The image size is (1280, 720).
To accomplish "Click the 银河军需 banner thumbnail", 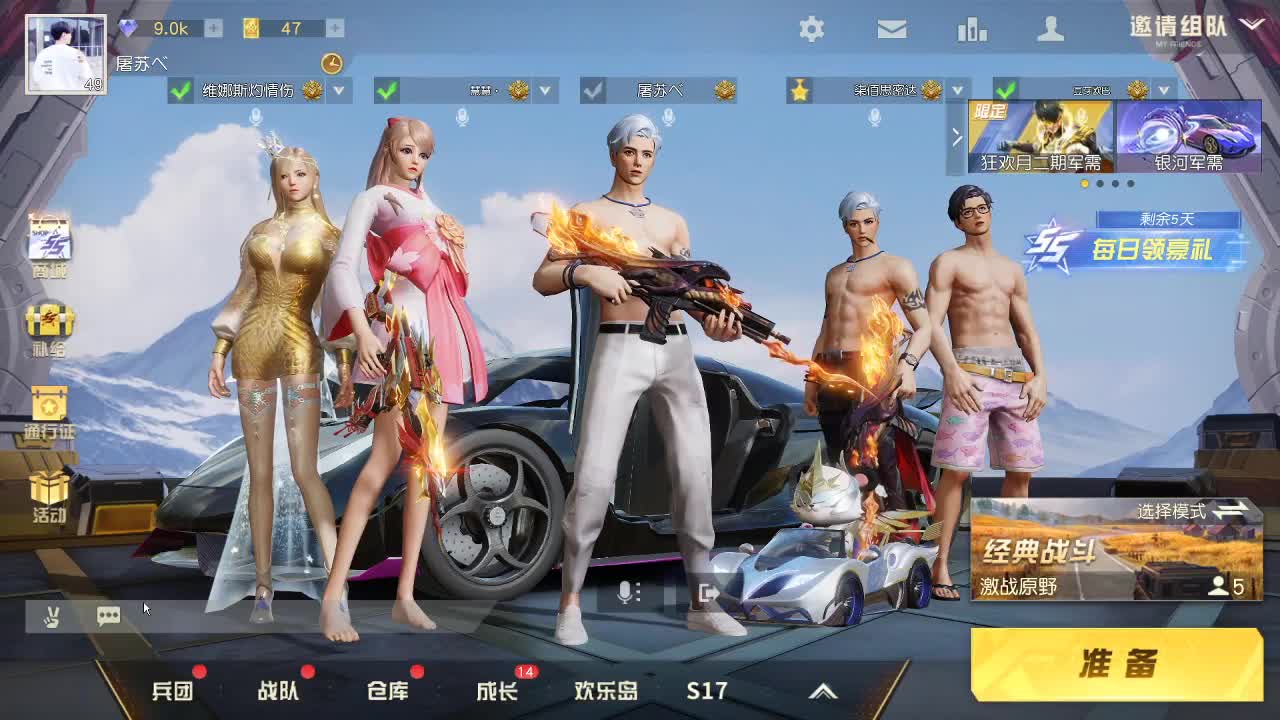I will 1188,137.
